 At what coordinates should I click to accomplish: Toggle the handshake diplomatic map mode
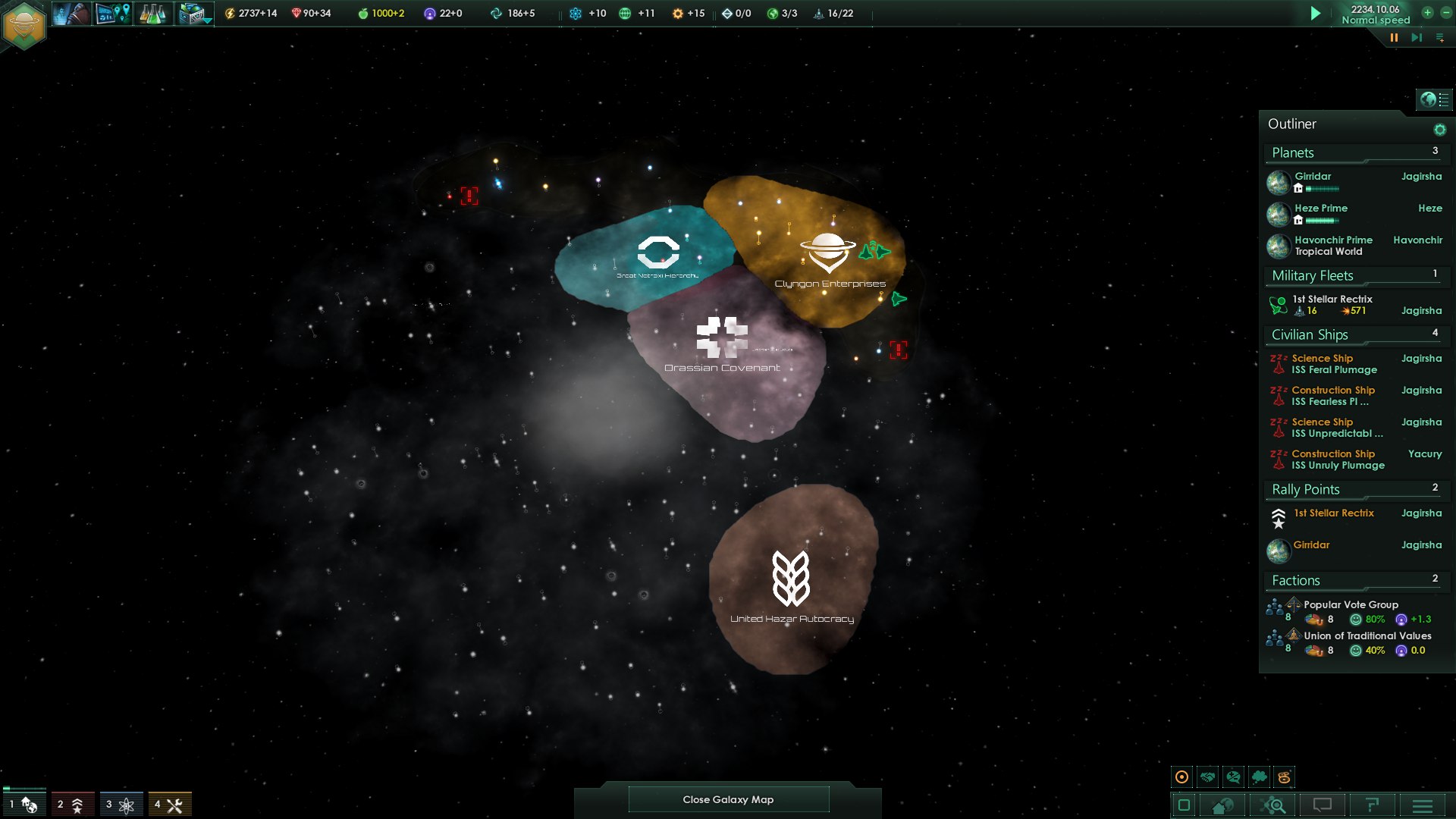click(1207, 777)
